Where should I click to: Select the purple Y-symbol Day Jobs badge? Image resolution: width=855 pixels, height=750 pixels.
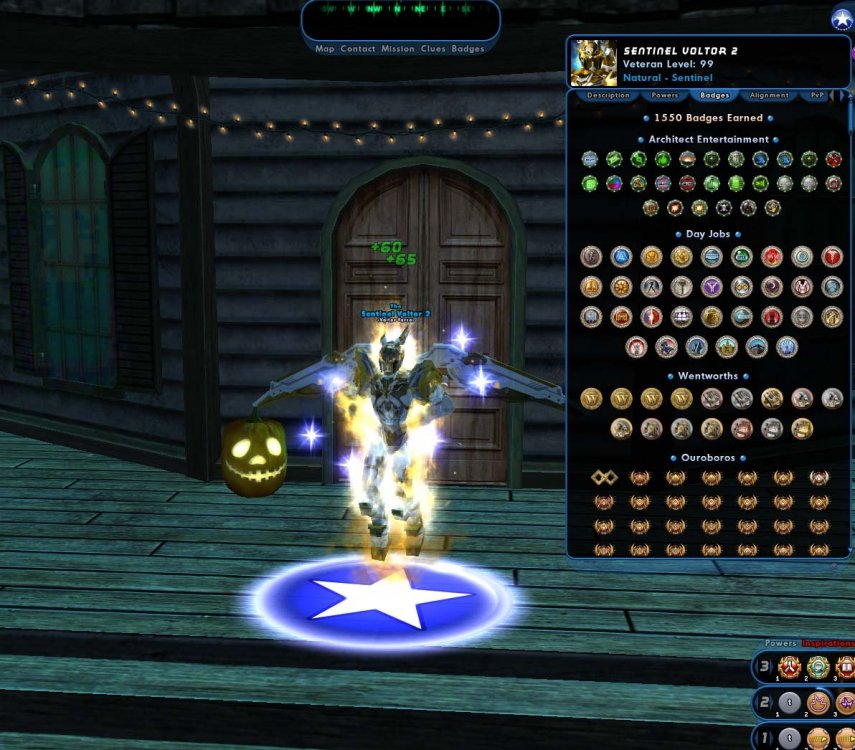711,287
